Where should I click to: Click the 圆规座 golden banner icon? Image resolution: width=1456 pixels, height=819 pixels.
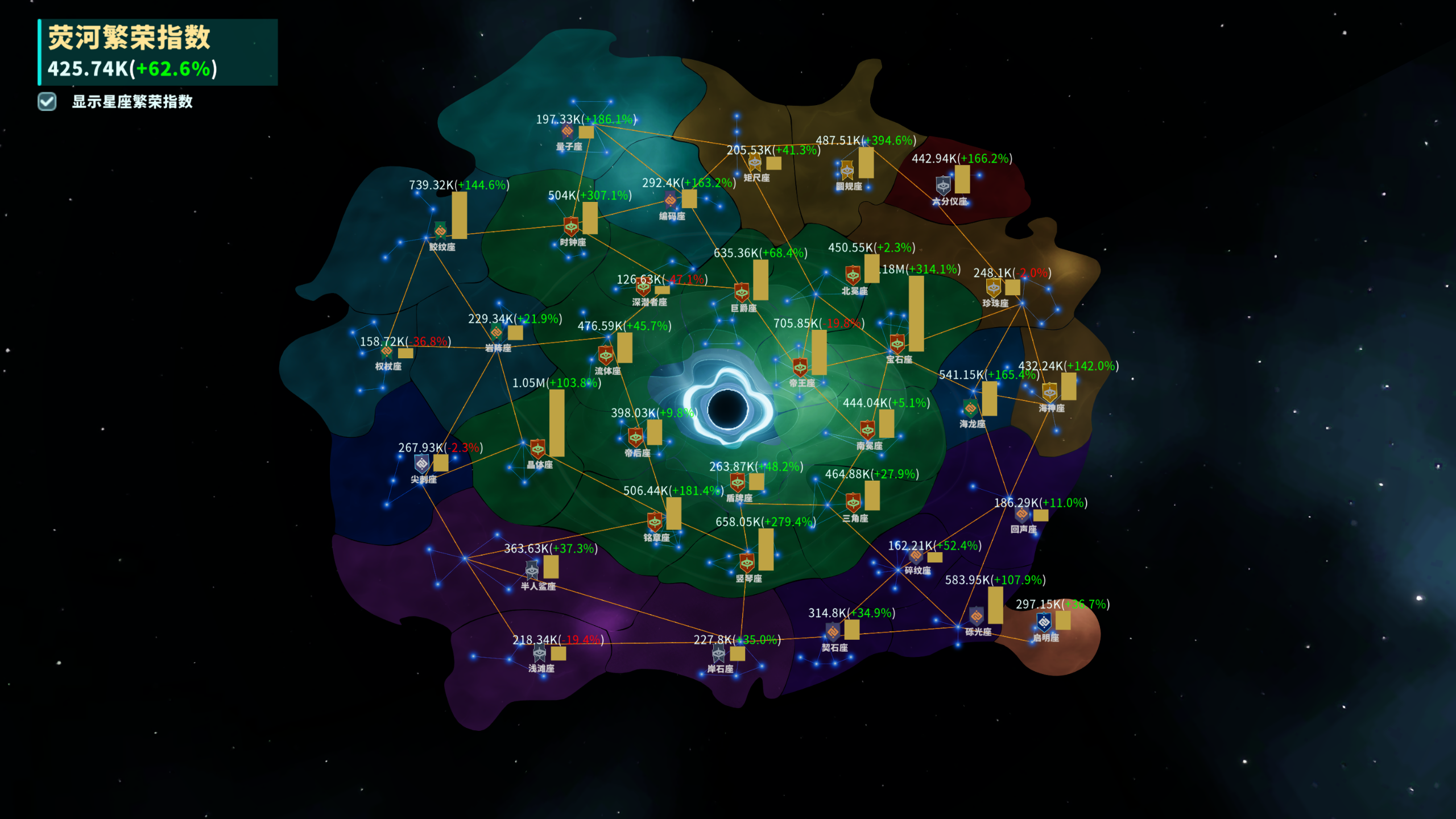click(x=847, y=169)
